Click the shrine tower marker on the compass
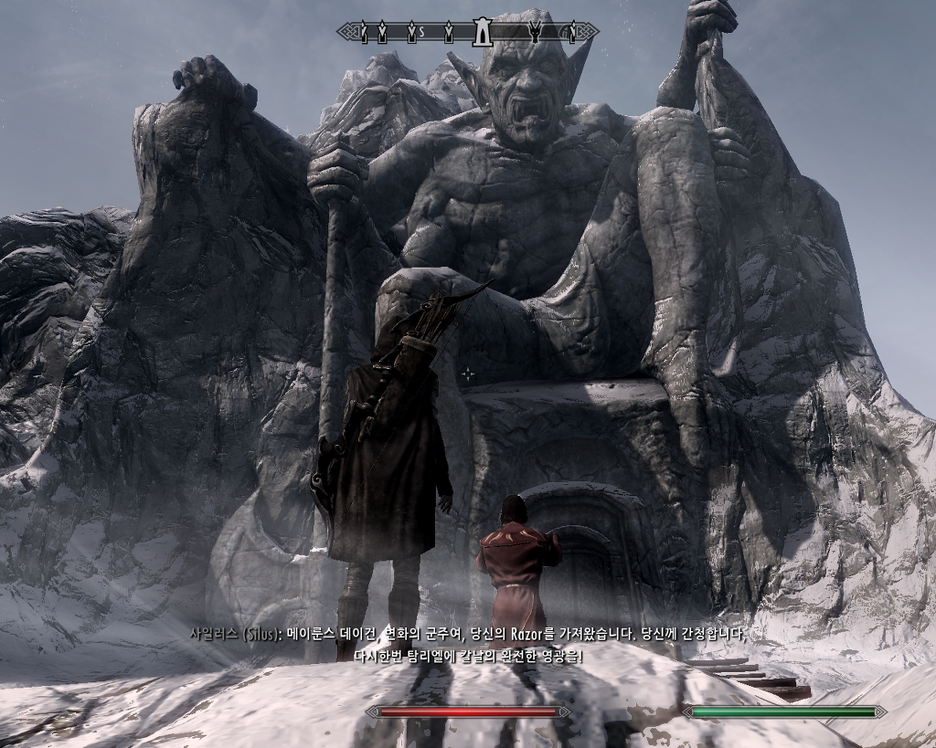 [481, 32]
